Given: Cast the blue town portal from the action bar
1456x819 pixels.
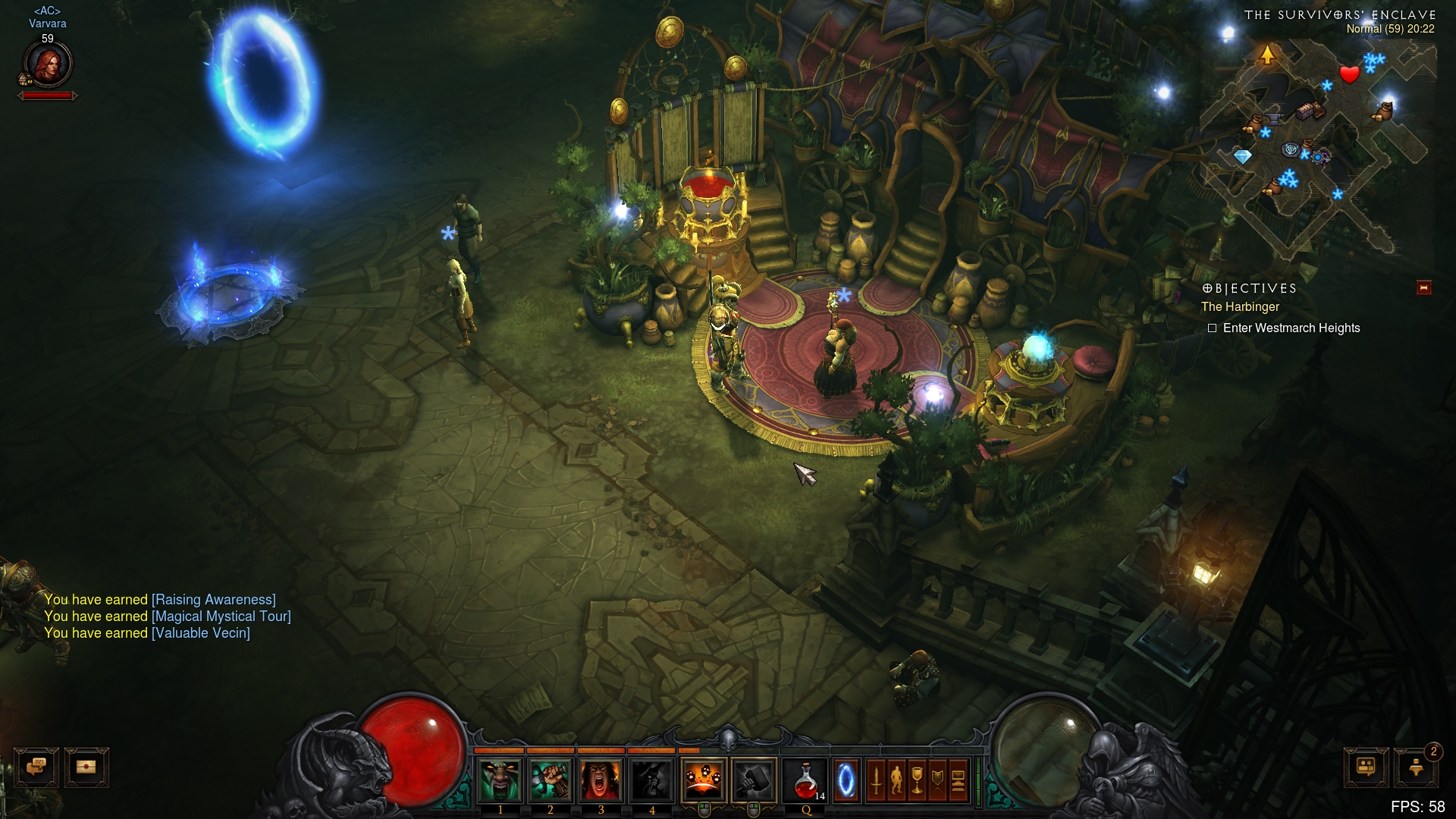Looking at the screenshot, I should pyautogui.click(x=846, y=780).
